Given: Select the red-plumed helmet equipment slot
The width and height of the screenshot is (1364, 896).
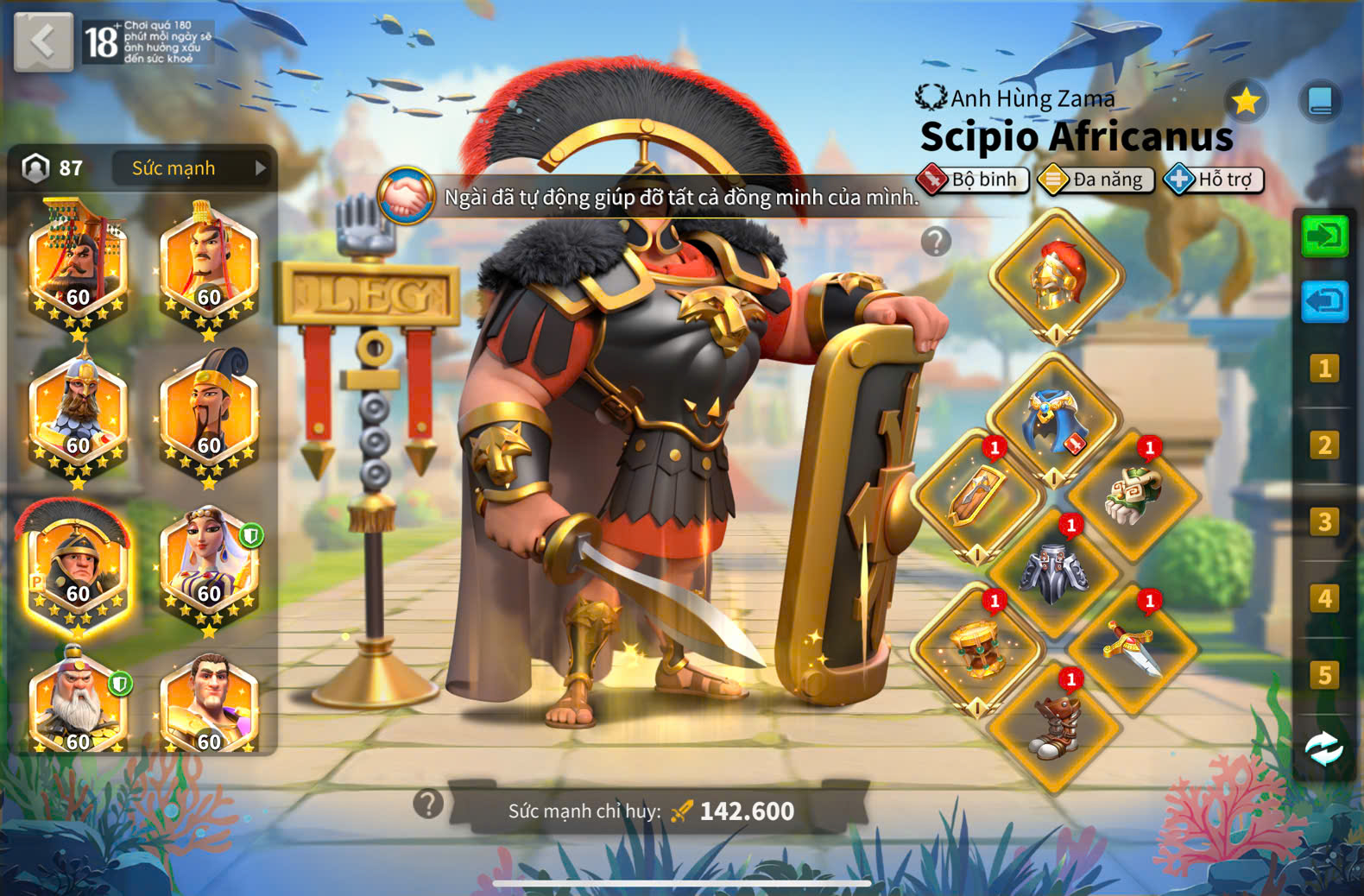Looking at the screenshot, I should 1056,276.
